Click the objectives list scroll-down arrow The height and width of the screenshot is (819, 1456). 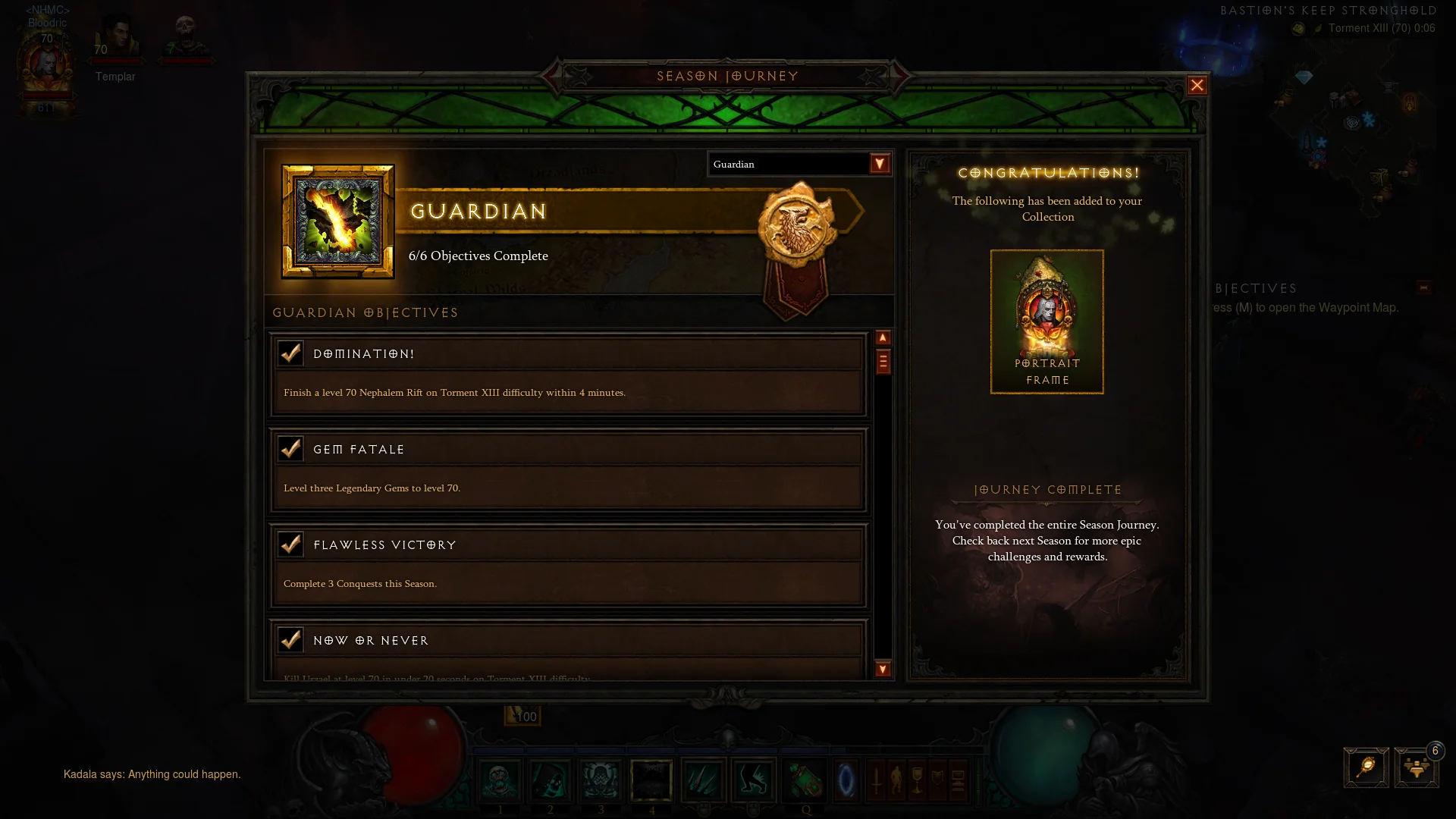point(883,669)
